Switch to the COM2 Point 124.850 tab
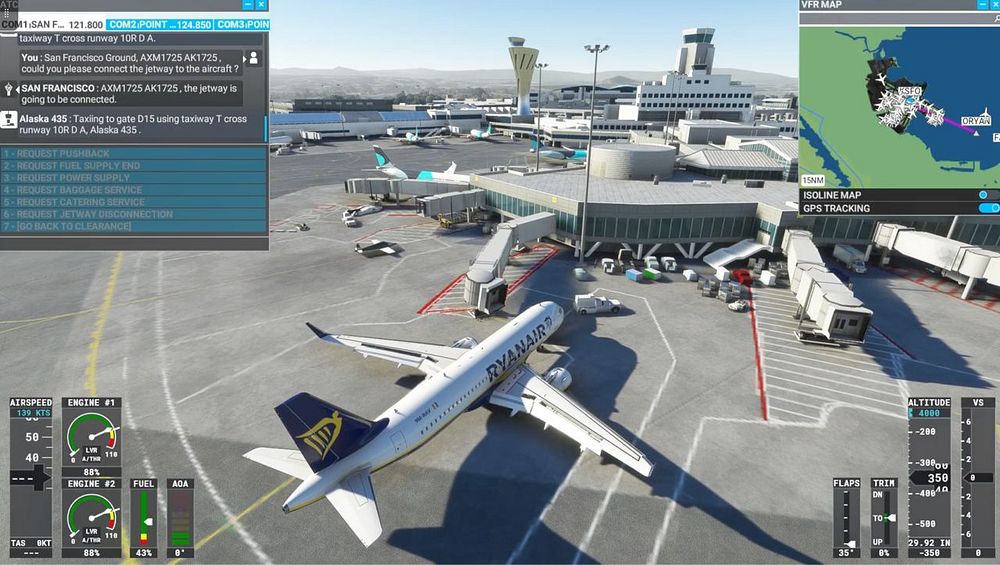This screenshot has width=1000, height=565. point(160,24)
